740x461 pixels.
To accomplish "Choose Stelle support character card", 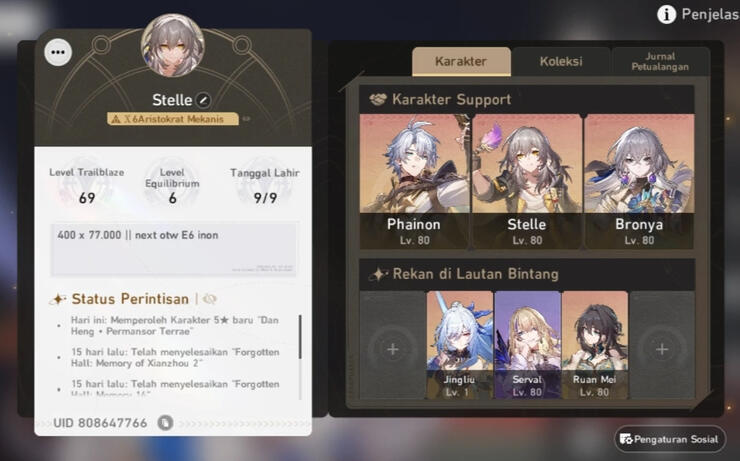I will (x=526, y=181).
